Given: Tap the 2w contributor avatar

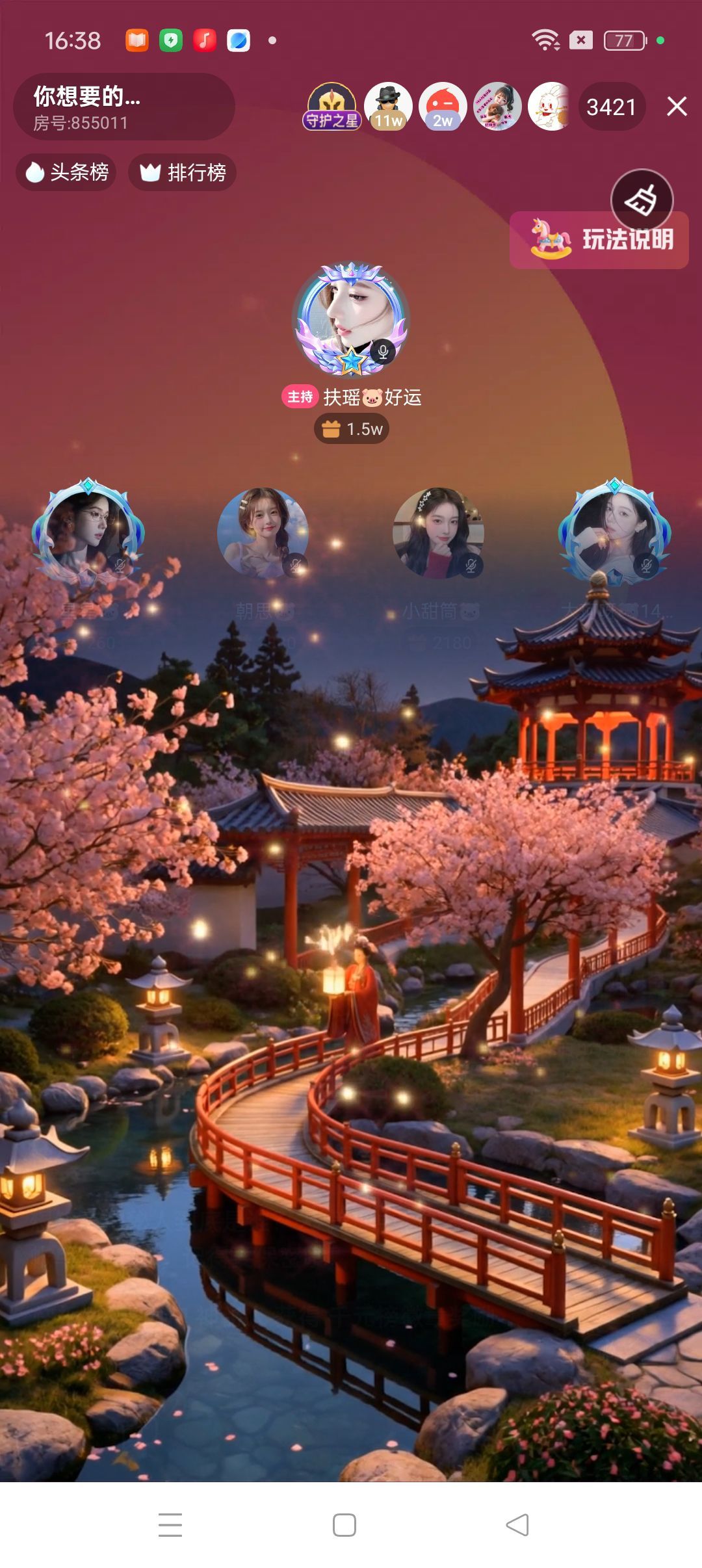Looking at the screenshot, I should (x=443, y=107).
